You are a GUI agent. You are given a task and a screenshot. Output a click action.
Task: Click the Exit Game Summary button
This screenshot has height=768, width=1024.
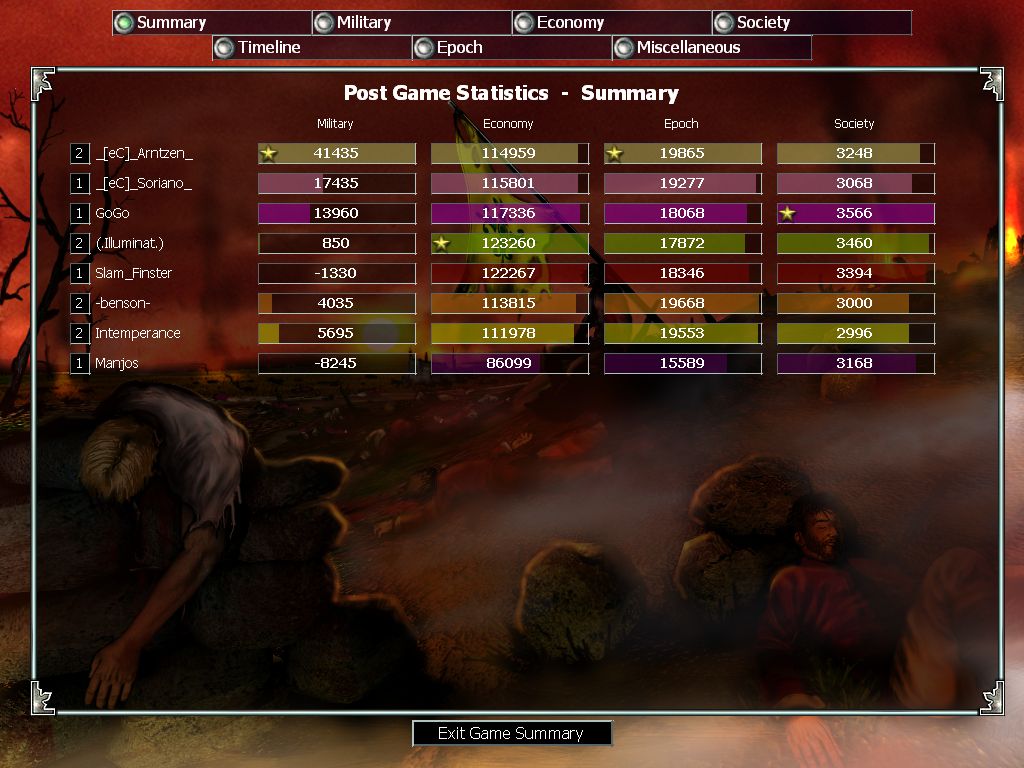[x=511, y=733]
